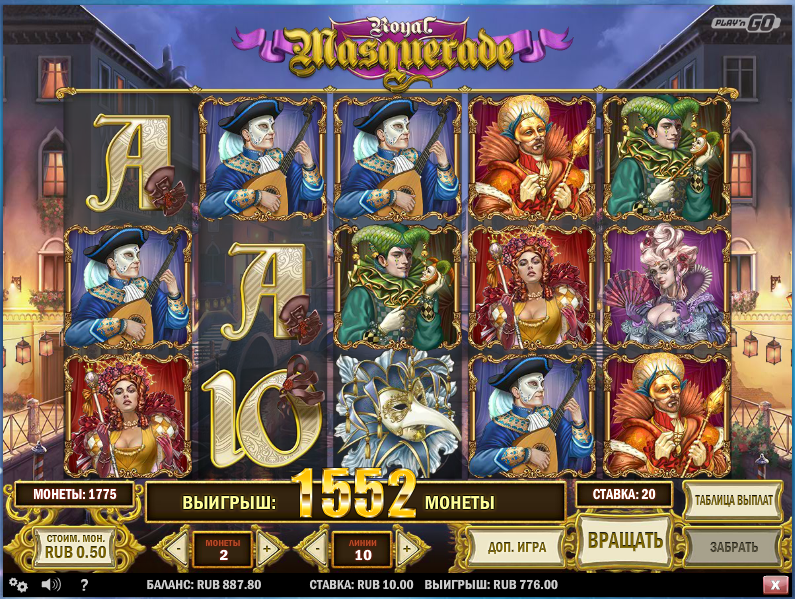Screen dimensions: 795x599
Task: Decrease the МОНЕТЫ coins per line
Action: click(x=177, y=548)
